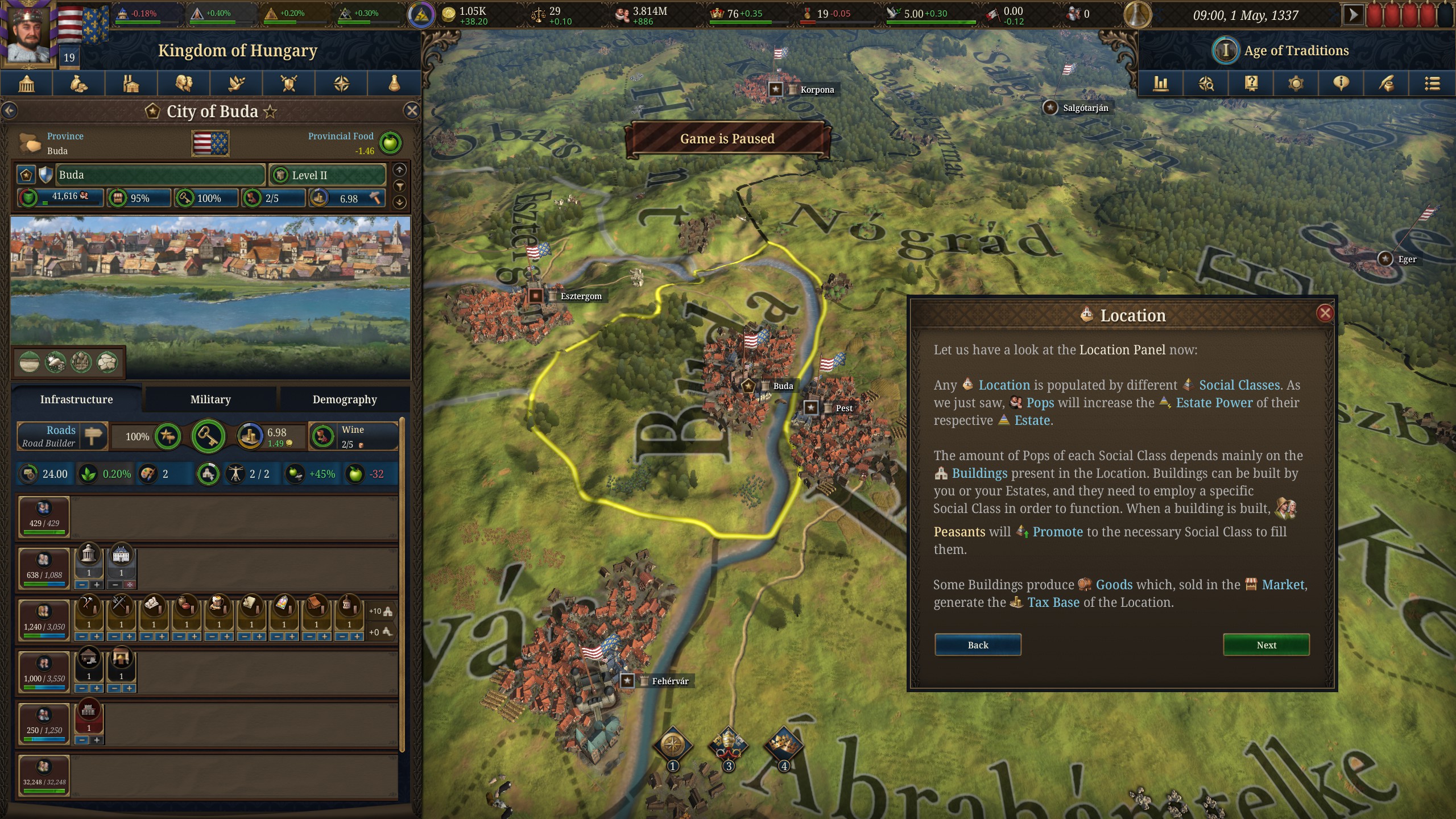Open the Roads road builder

(61, 436)
